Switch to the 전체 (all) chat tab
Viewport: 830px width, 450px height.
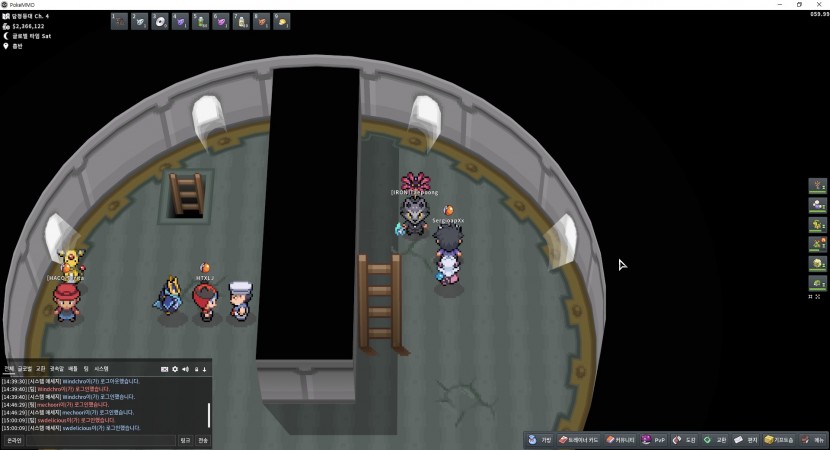click(8, 369)
